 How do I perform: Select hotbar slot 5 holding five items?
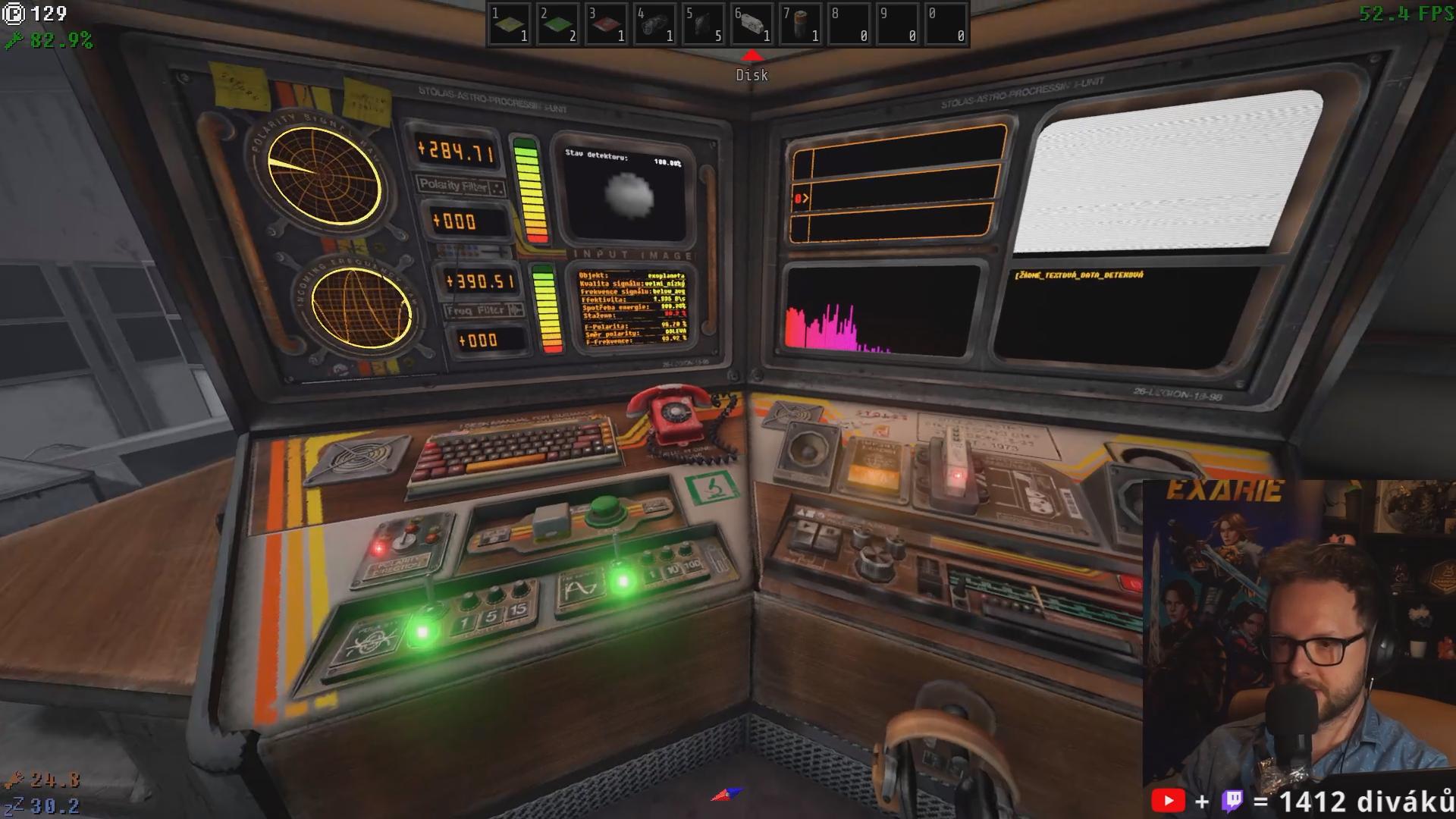click(703, 24)
